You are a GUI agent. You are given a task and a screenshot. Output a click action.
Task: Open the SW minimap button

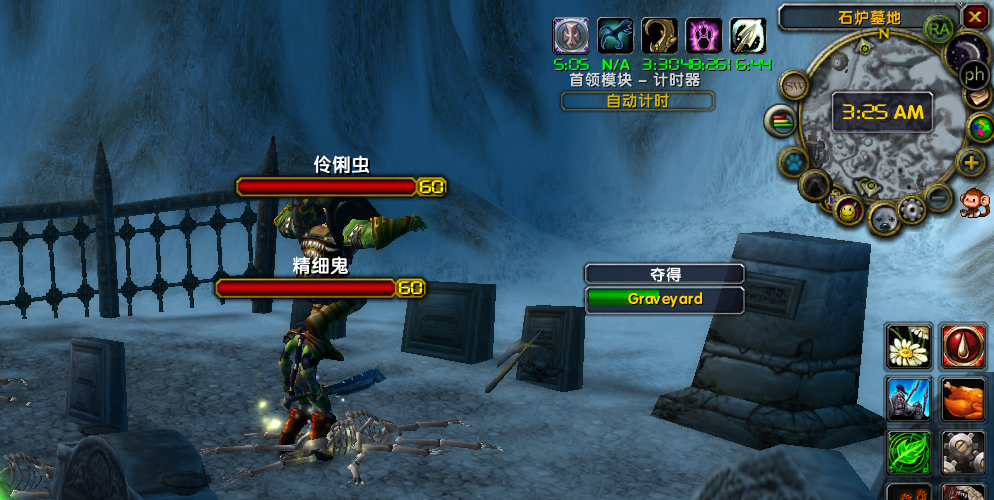click(795, 86)
